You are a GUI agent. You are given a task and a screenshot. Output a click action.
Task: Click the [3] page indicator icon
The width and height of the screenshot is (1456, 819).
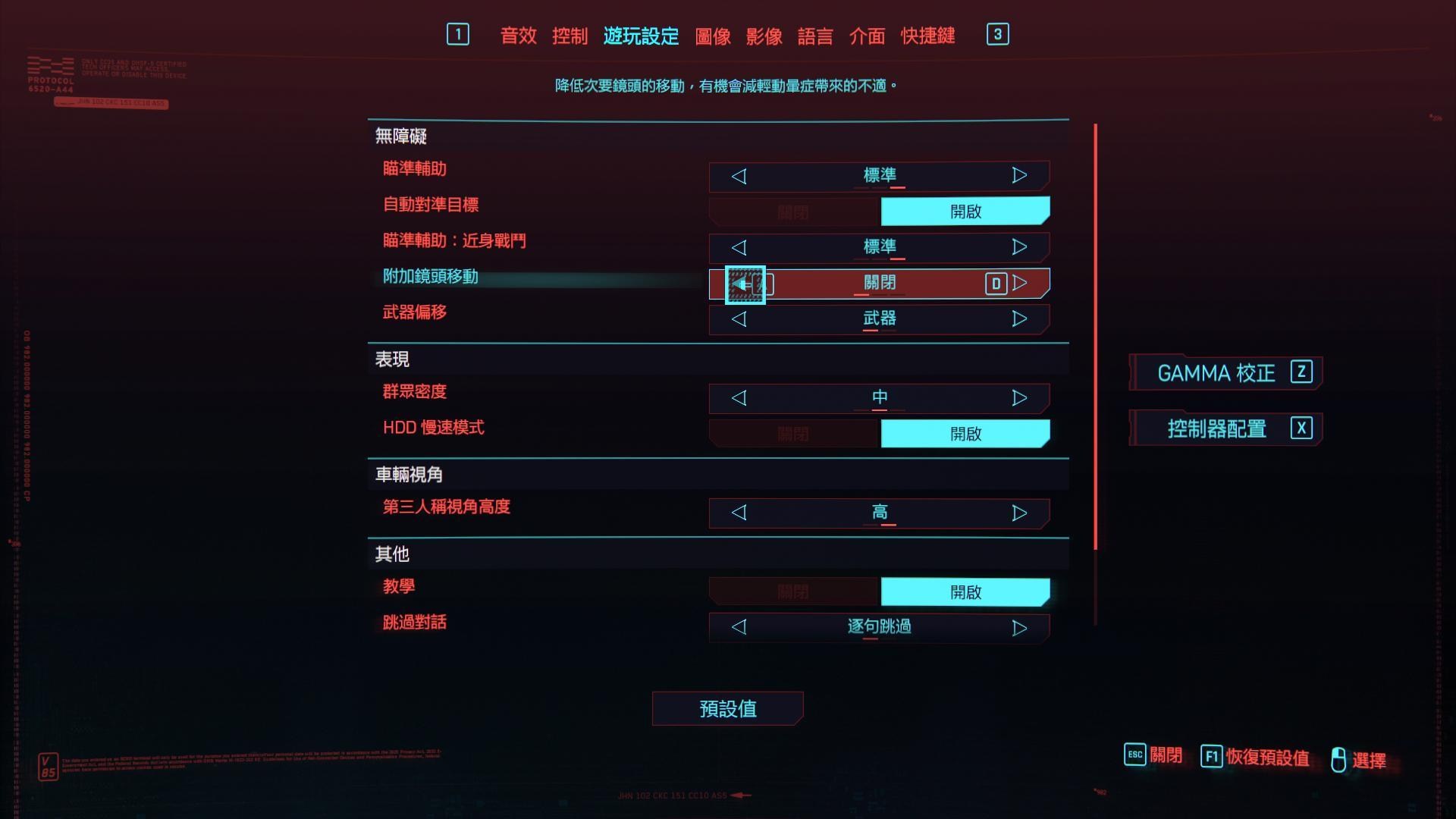pos(998,34)
